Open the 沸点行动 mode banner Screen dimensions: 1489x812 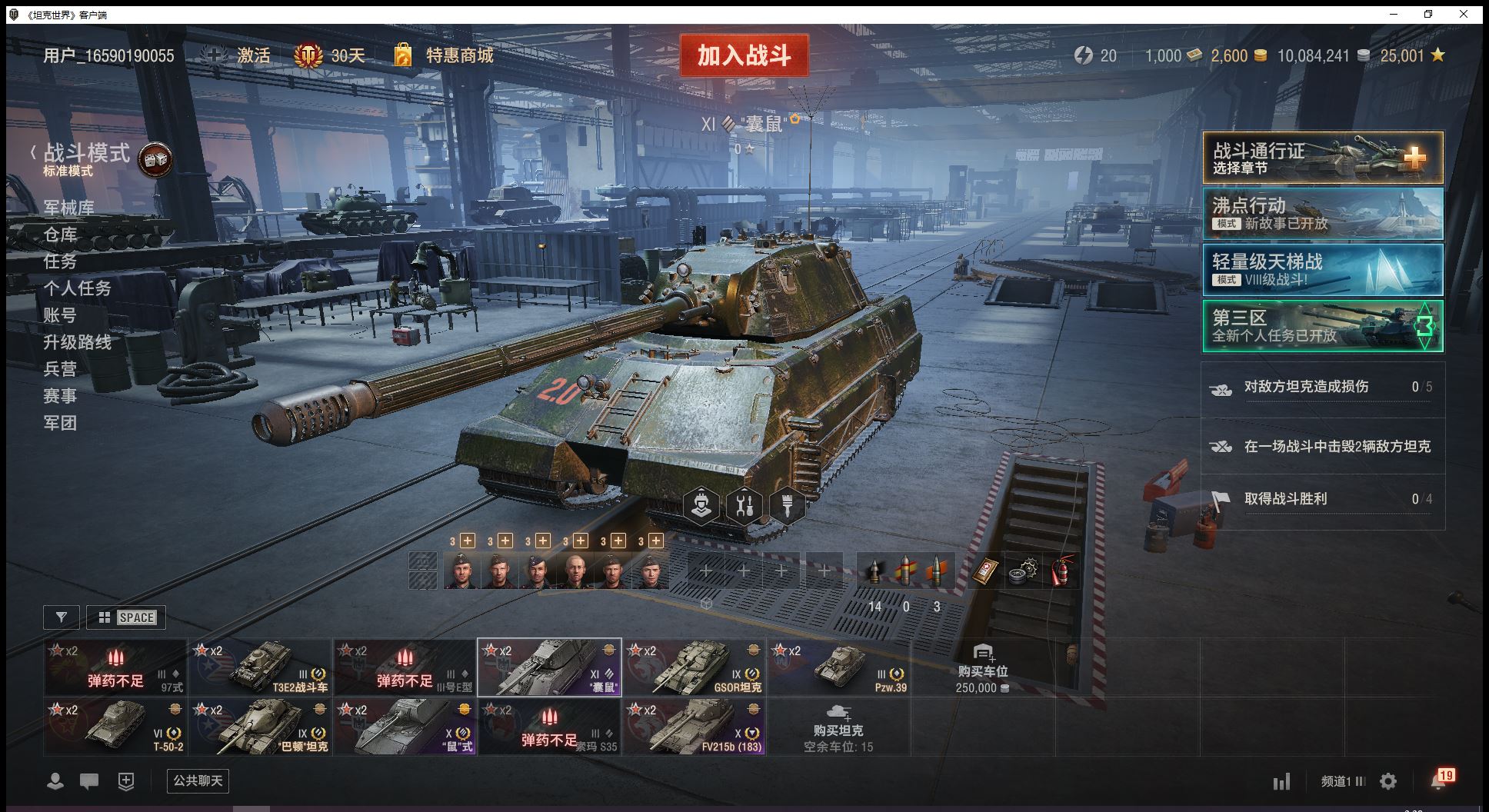pos(1322,214)
